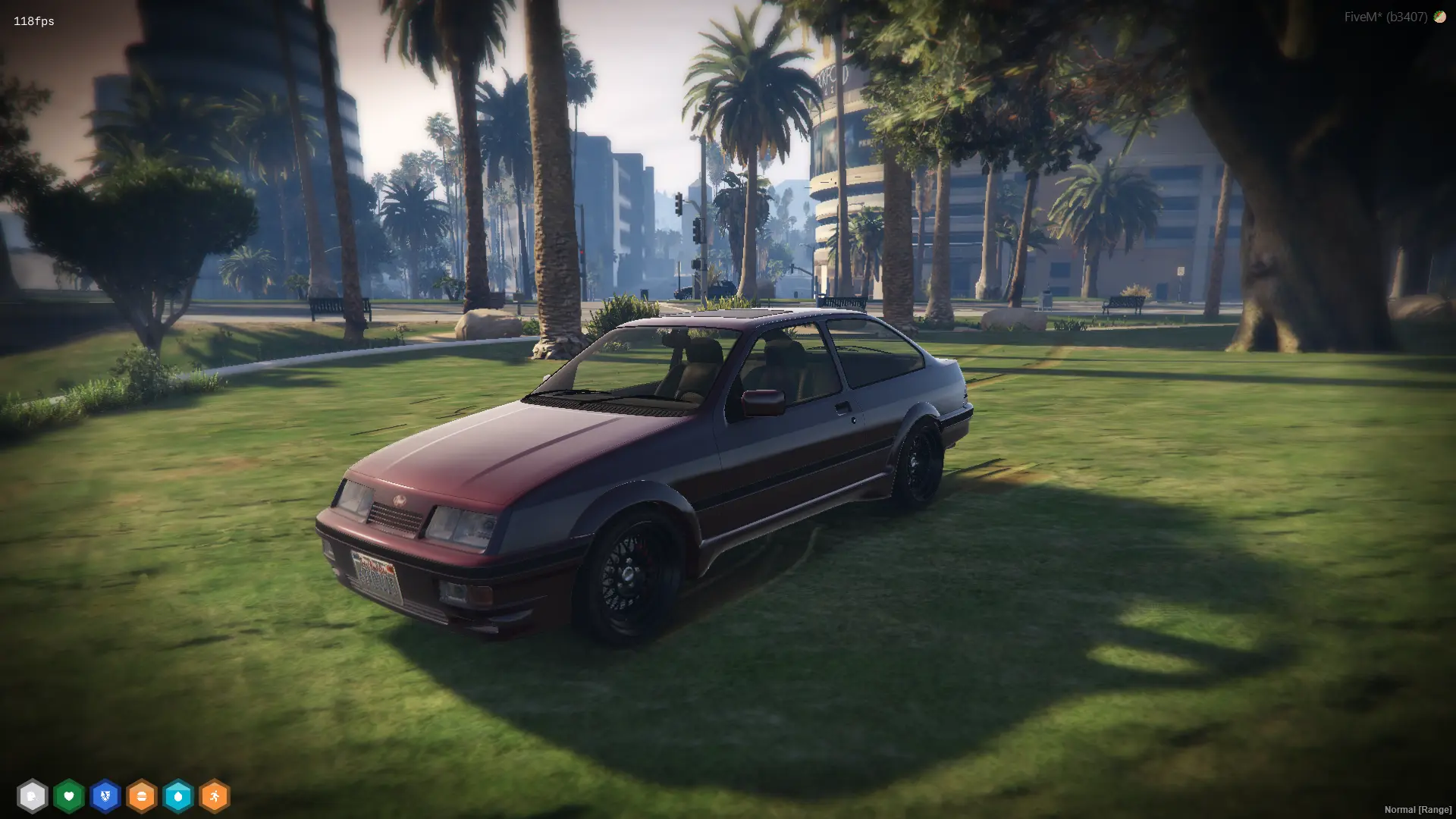Select the orange burger hunger icon
Screen dimensions: 1456x819
141,796
